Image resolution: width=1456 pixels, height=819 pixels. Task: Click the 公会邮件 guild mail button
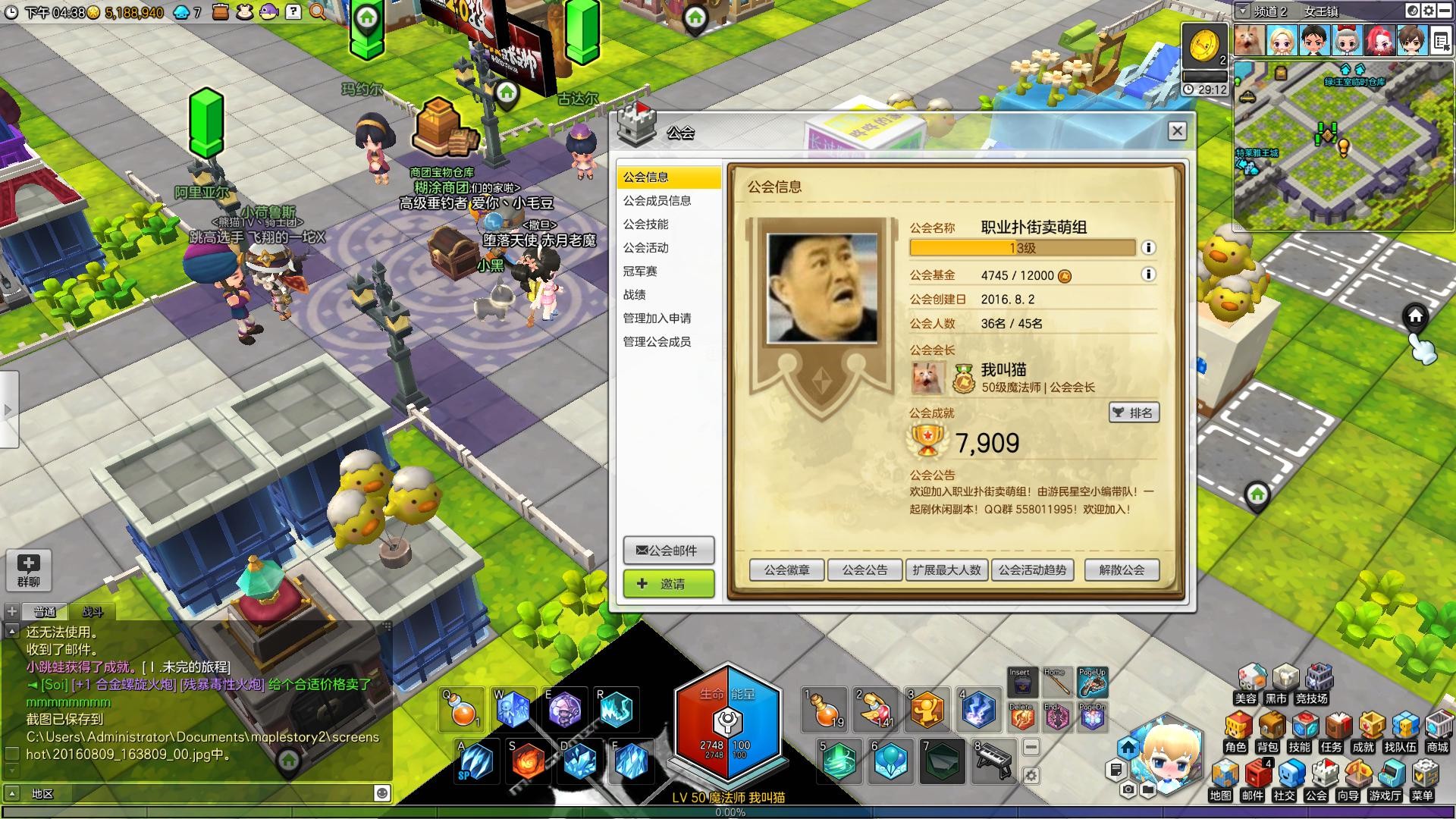click(668, 551)
